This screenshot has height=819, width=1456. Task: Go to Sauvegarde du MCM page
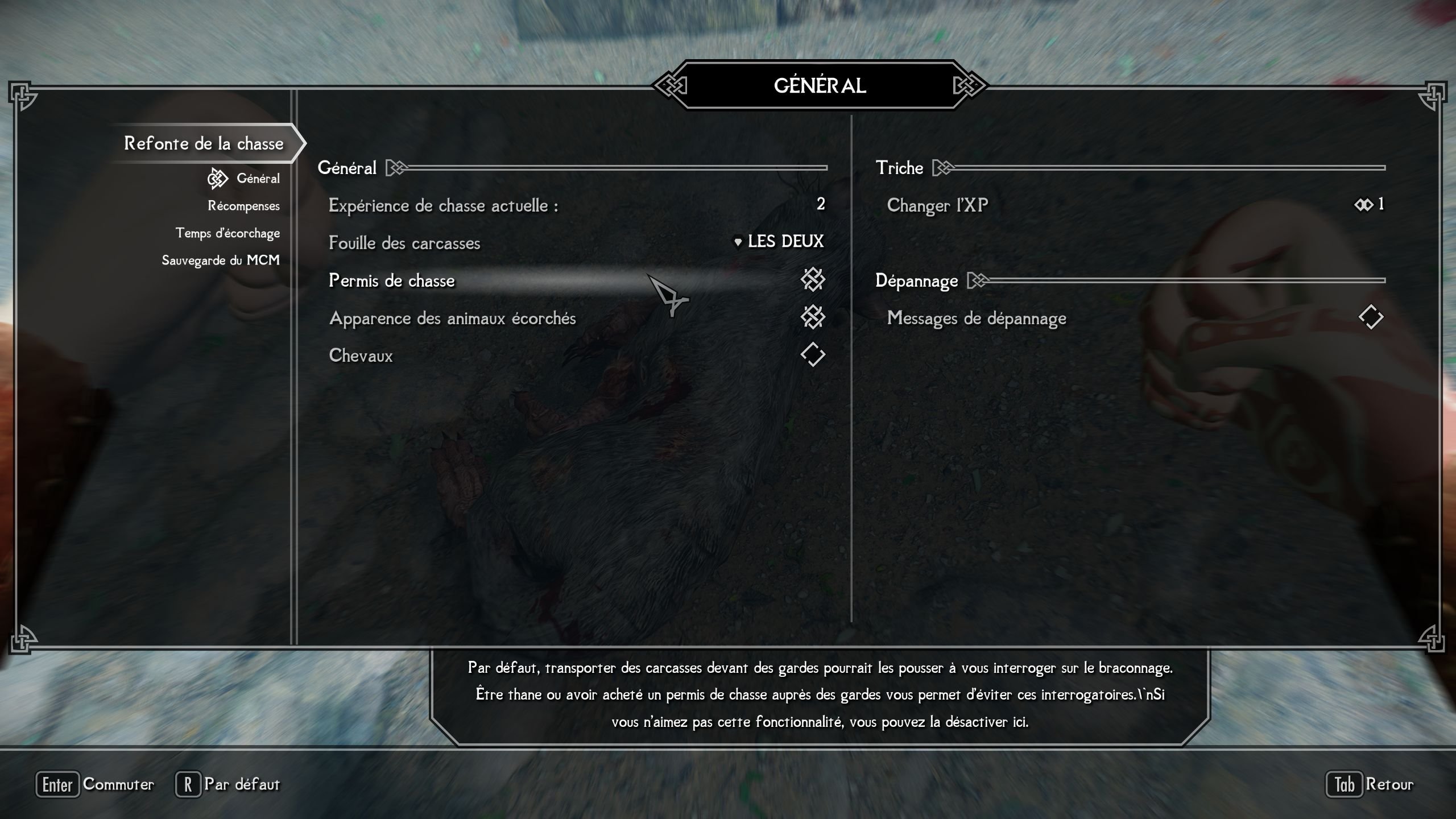click(221, 260)
